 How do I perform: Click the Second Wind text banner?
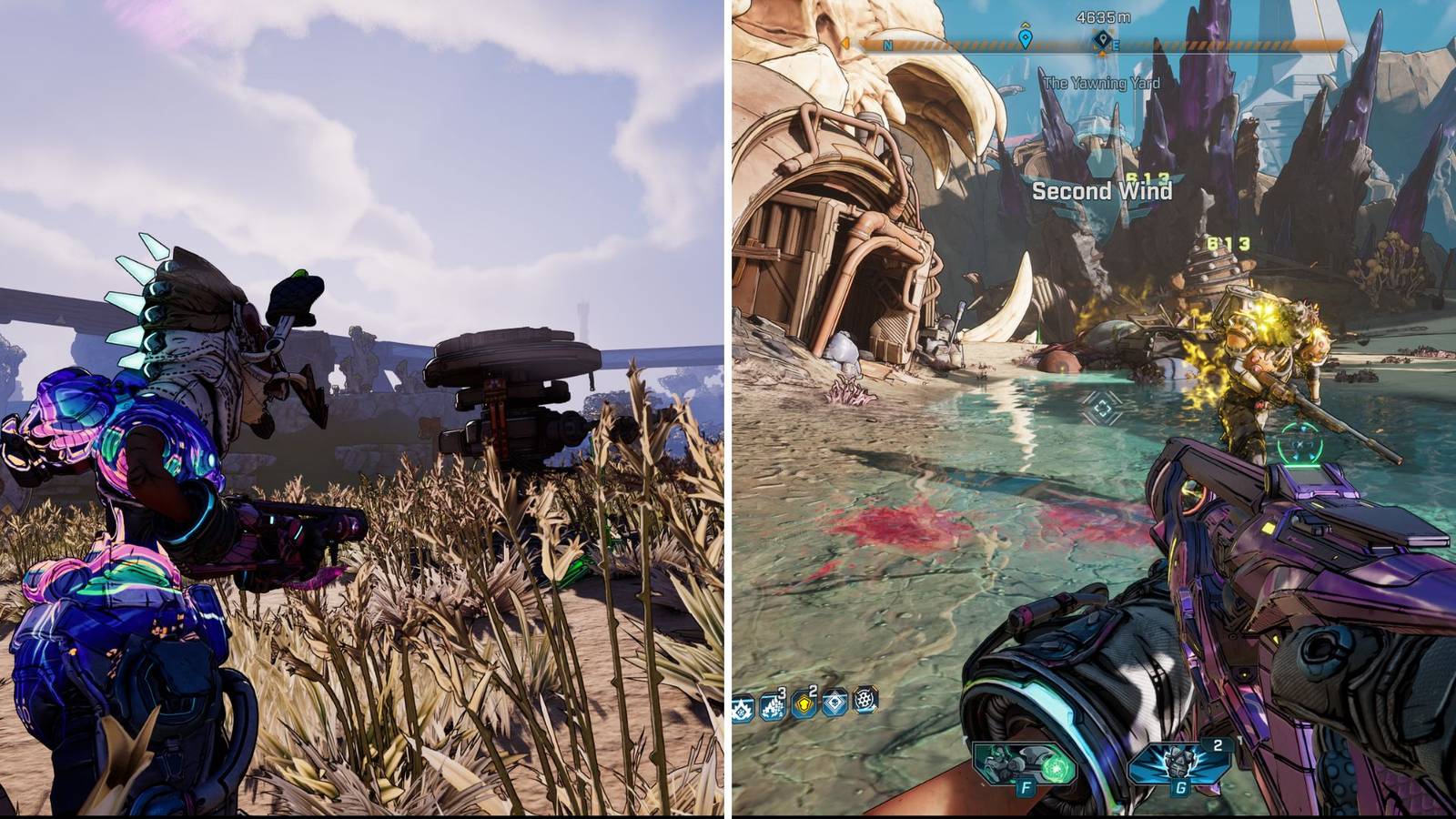pos(1101,193)
